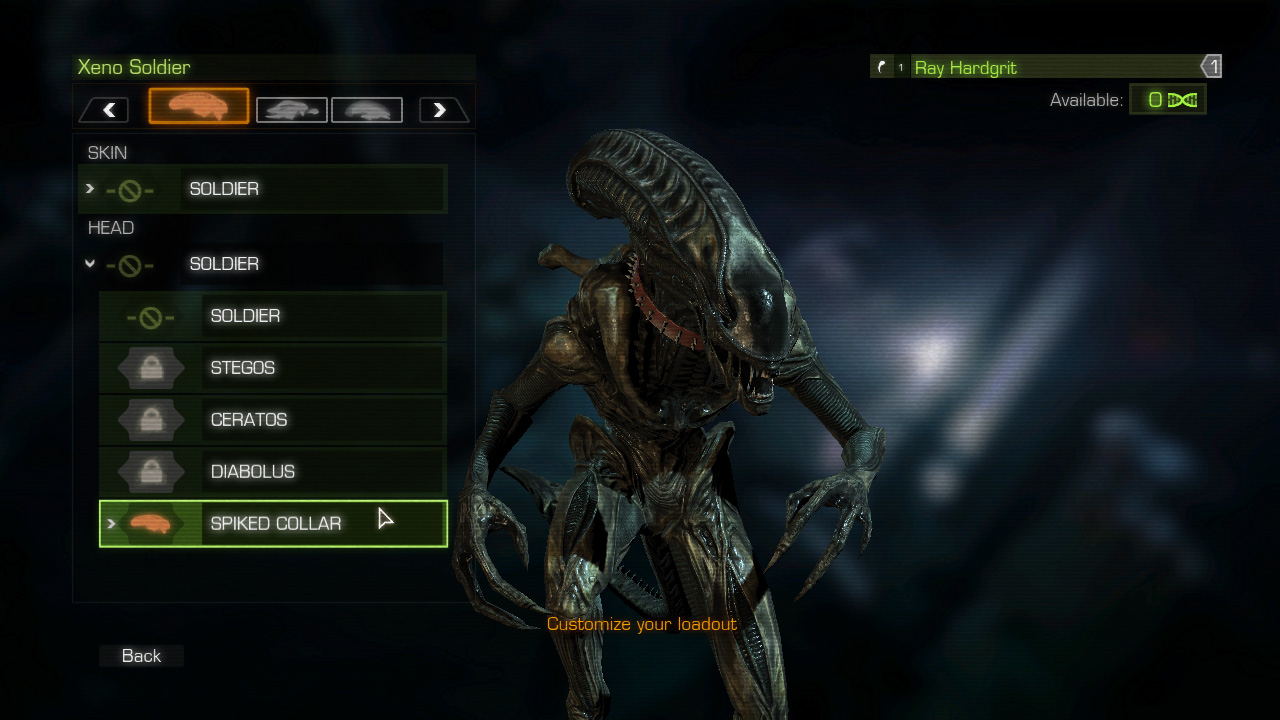Go back with the Back button
Image resolution: width=1280 pixels, height=720 pixels.
coord(141,656)
